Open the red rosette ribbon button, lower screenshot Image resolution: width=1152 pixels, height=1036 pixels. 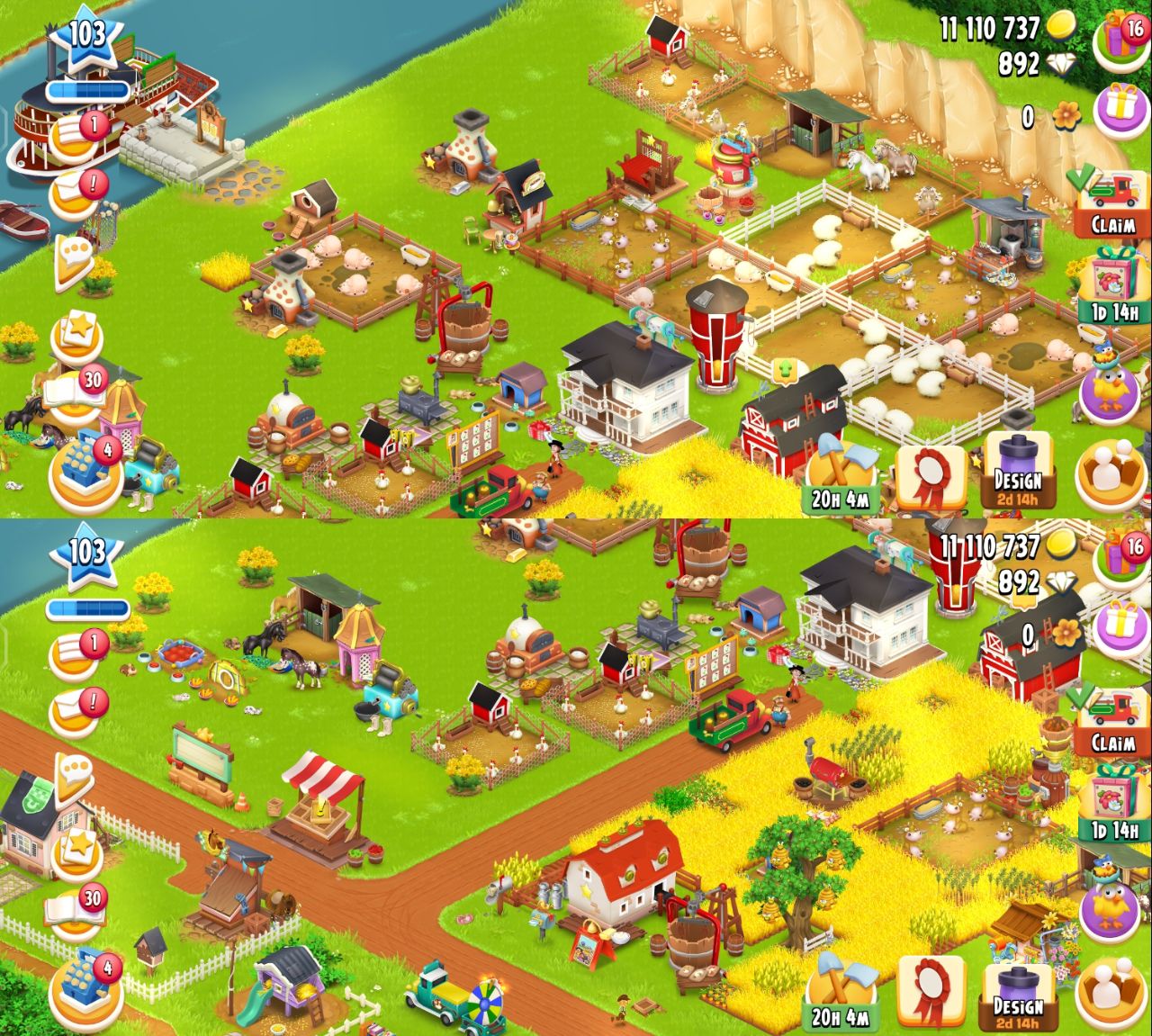coord(931,993)
